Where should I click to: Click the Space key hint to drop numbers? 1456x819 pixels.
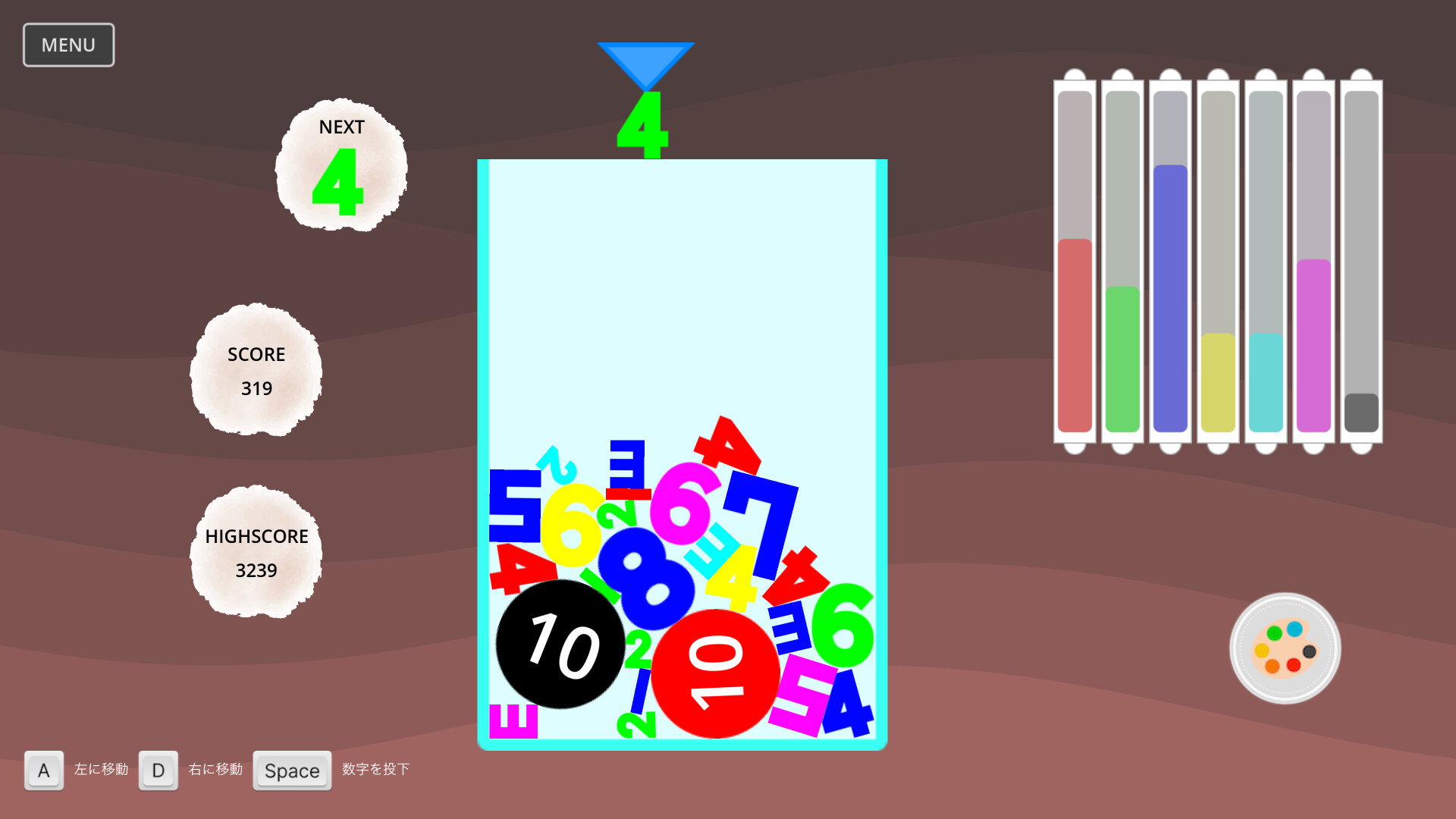pyautogui.click(x=292, y=770)
